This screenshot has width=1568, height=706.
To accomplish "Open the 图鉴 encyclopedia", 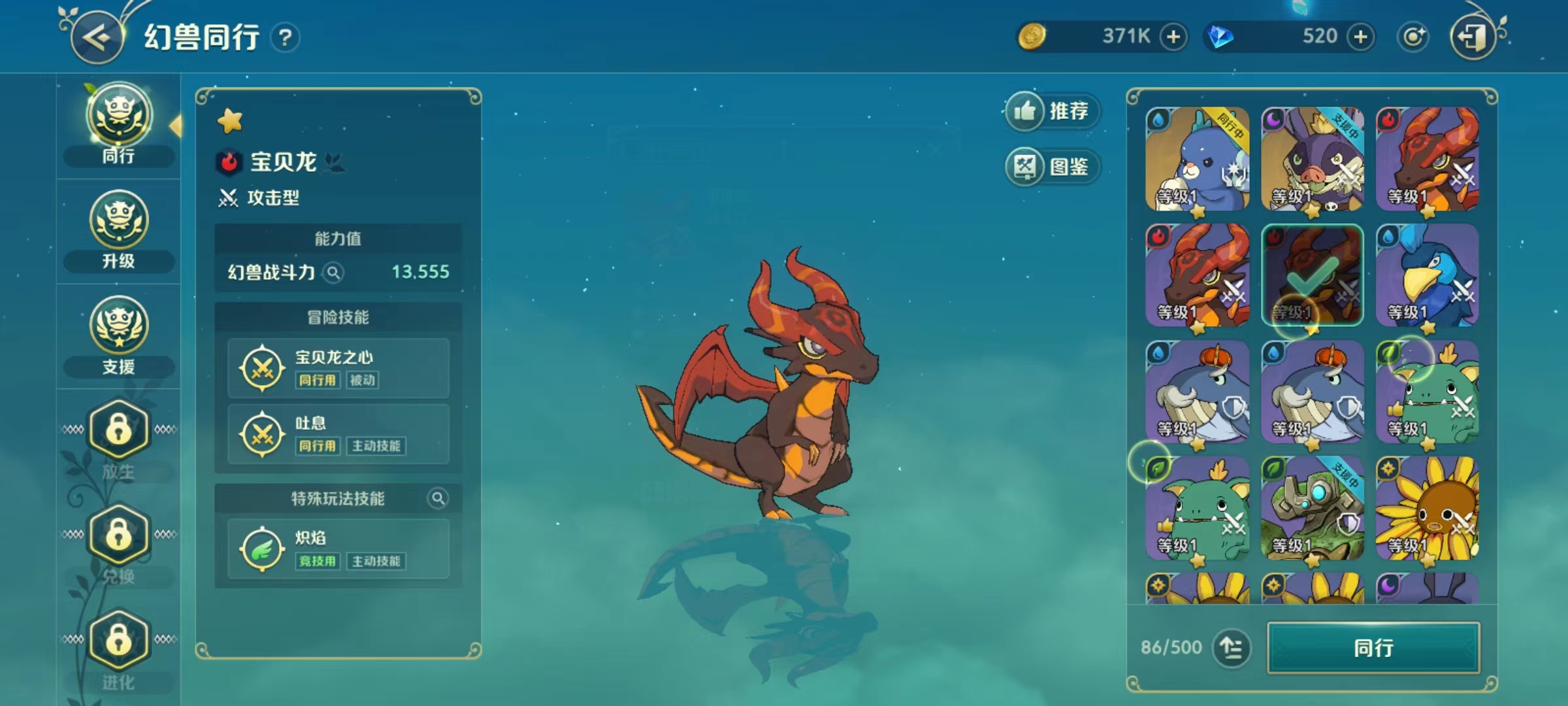I will pyautogui.click(x=1052, y=167).
